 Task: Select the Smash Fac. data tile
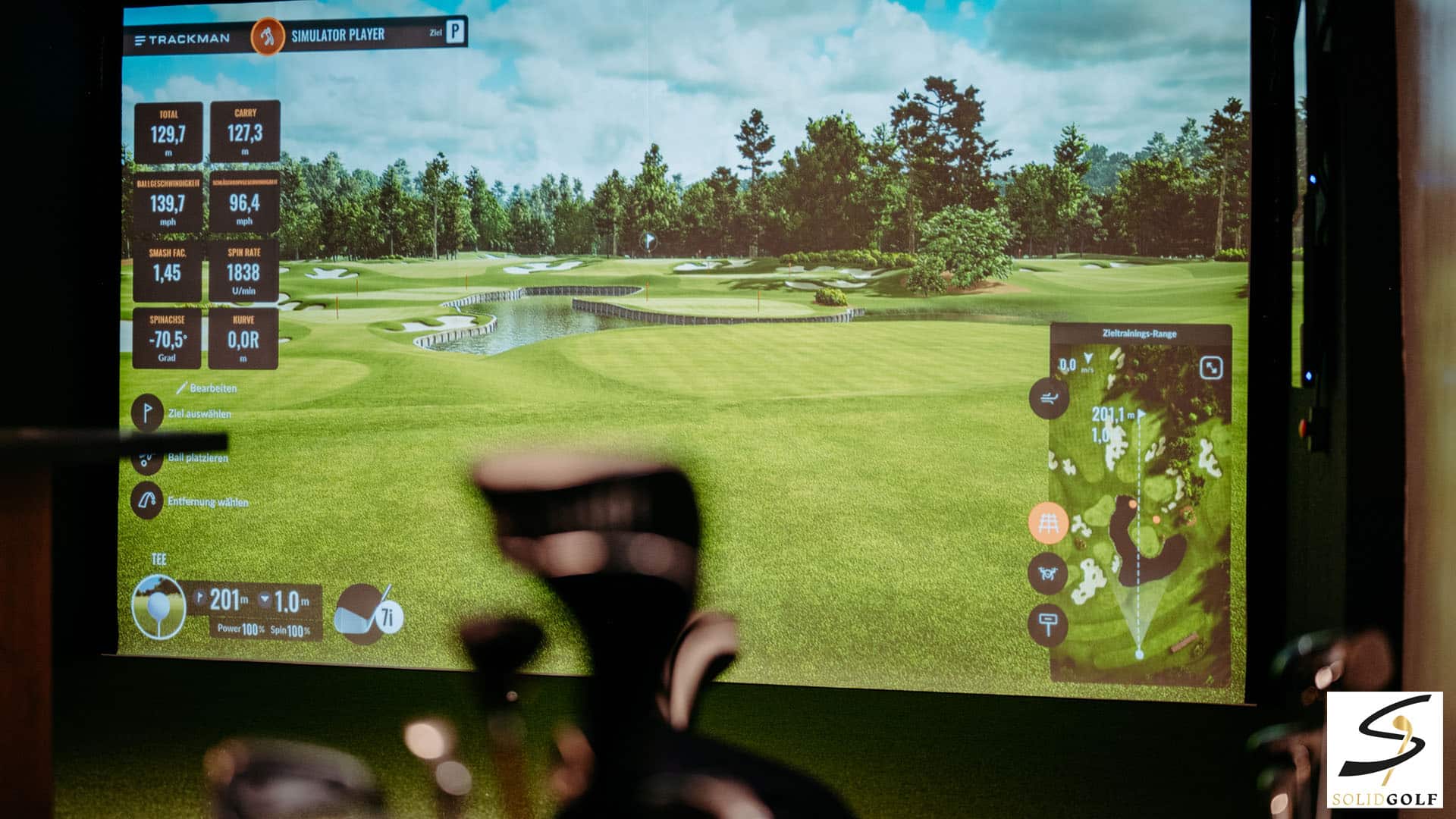click(168, 271)
